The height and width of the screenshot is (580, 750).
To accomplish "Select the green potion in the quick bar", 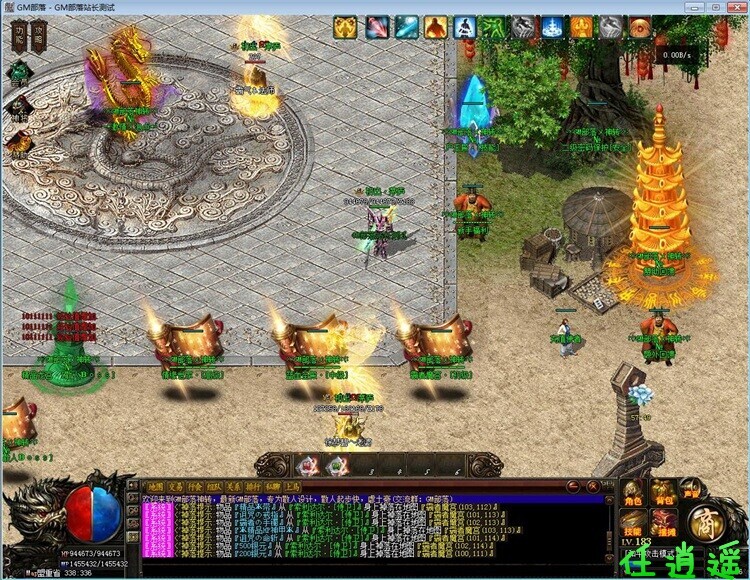I will click(337, 464).
